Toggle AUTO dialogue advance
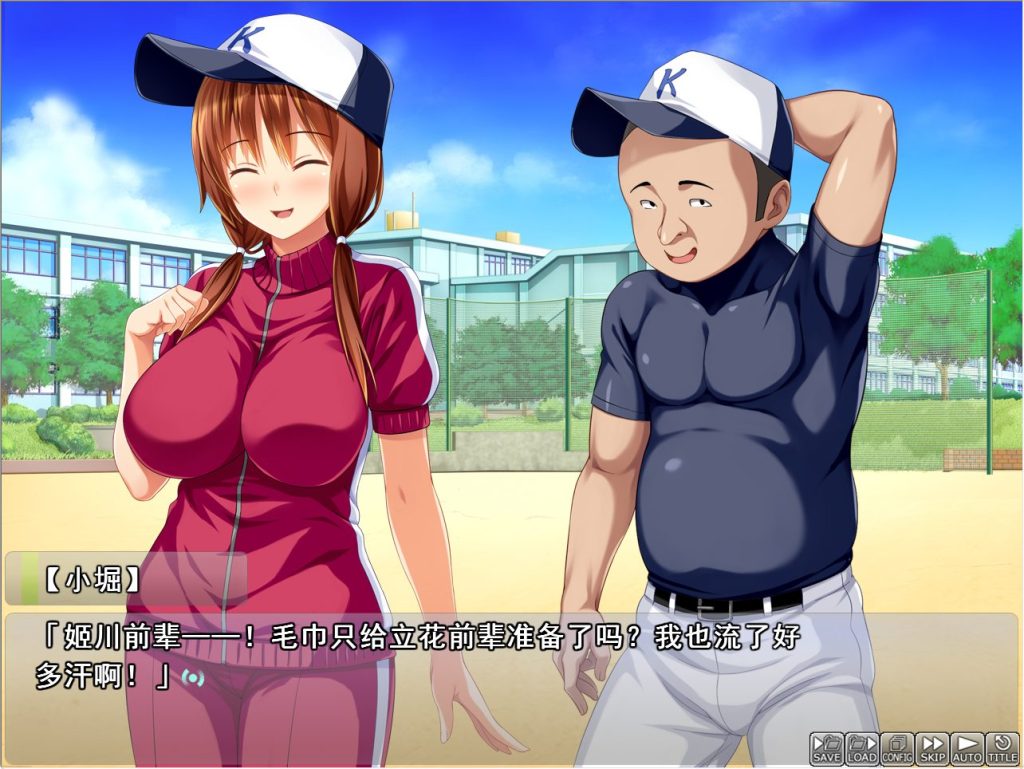The image size is (1024, 769). (x=967, y=748)
